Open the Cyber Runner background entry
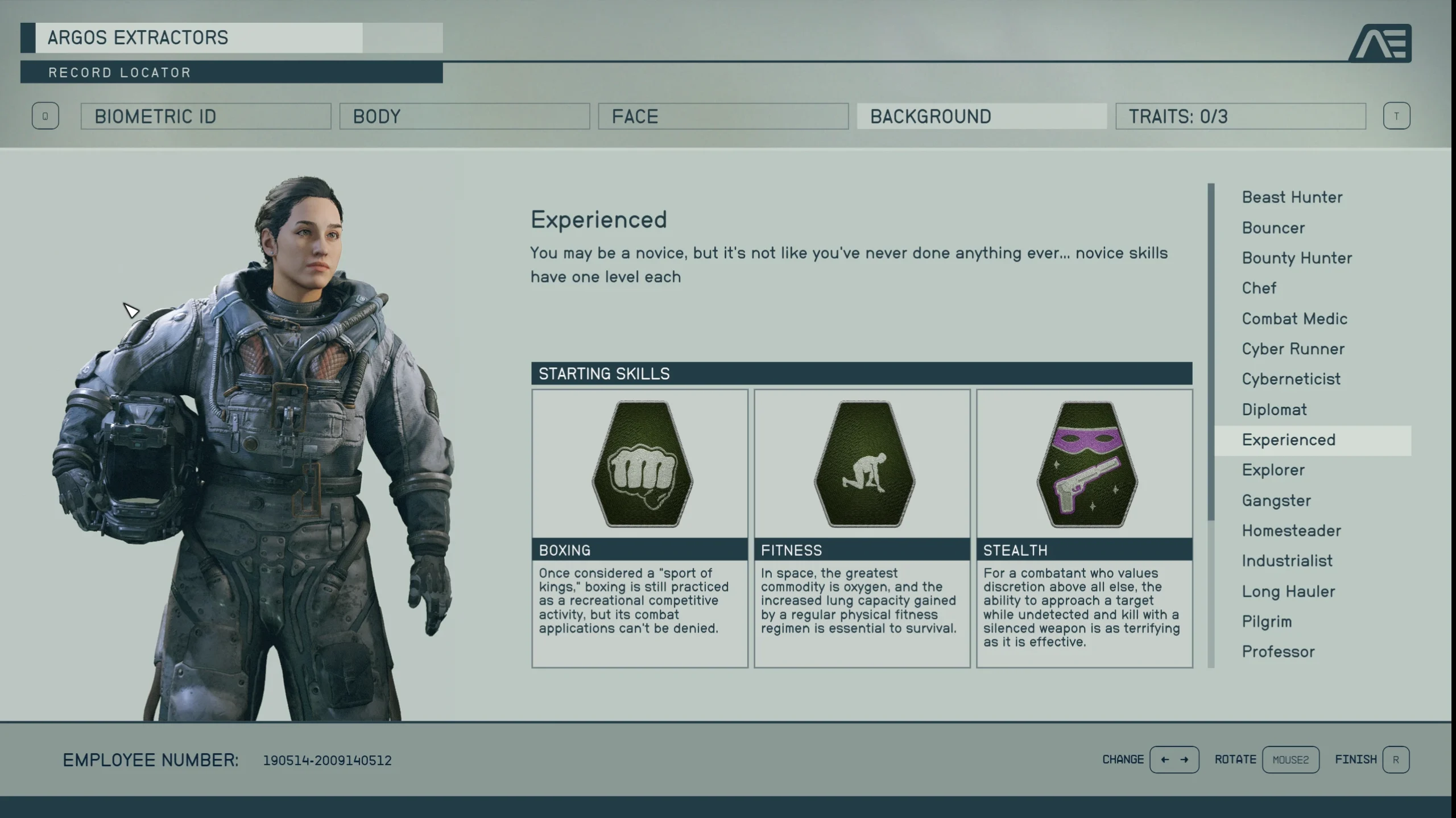The image size is (1456, 818). pos(1292,349)
